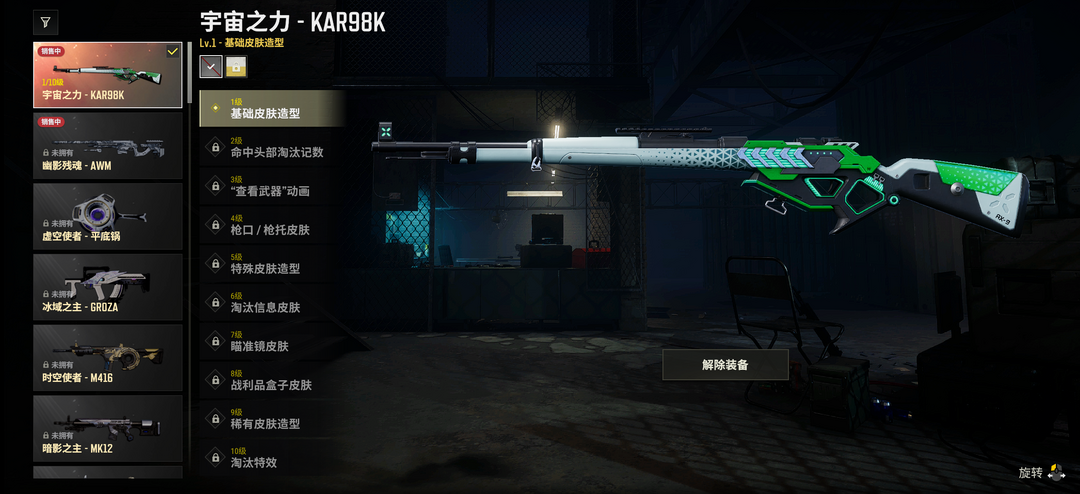
Task: Choose the 幽影残魂 - AWM skin tile
Action: pyautogui.click(x=107, y=146)
